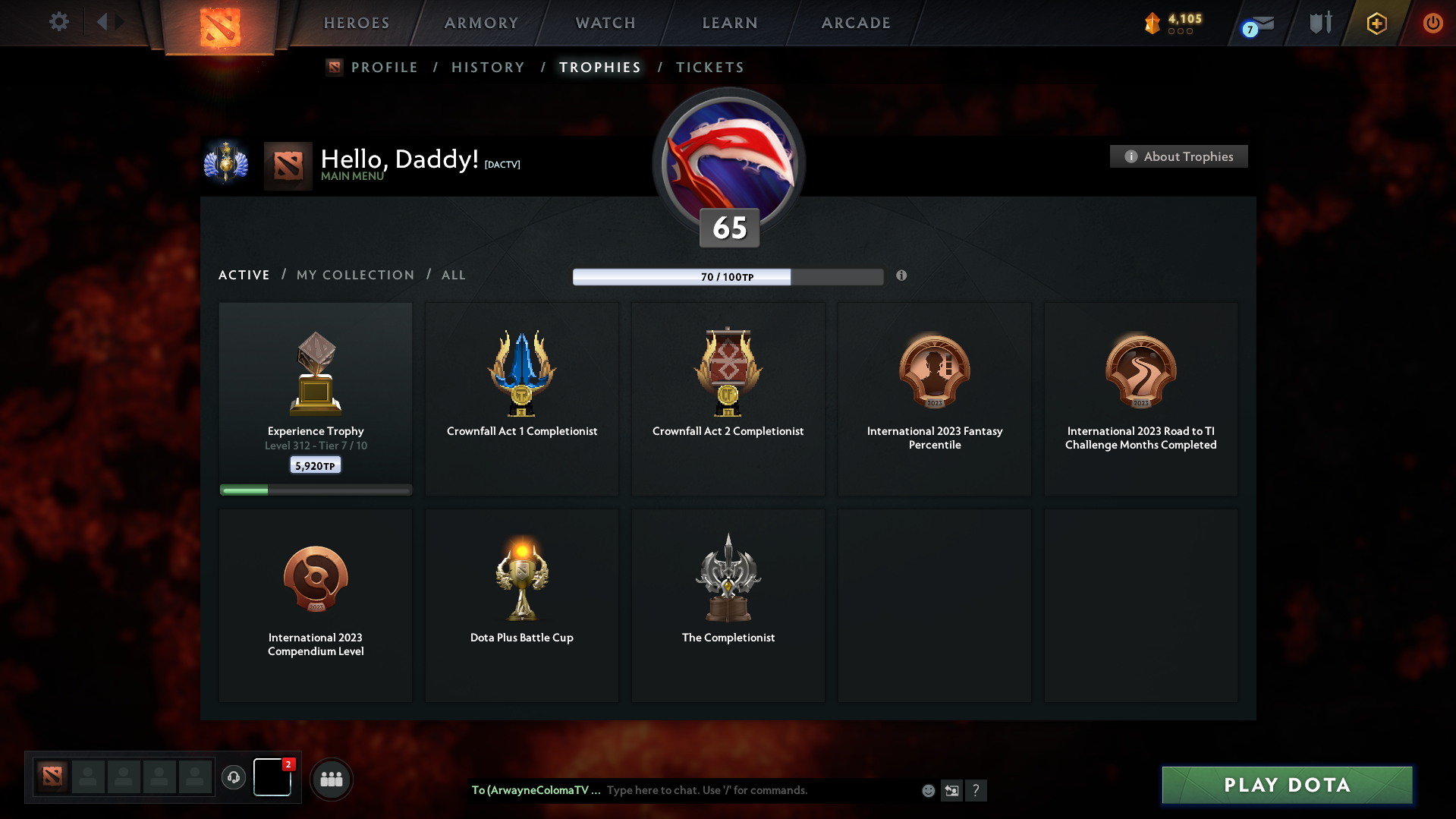The height and width of the screenshot is (819, 1456).
Task: Open the settings gear icon
Action: [x=58, y=22]
